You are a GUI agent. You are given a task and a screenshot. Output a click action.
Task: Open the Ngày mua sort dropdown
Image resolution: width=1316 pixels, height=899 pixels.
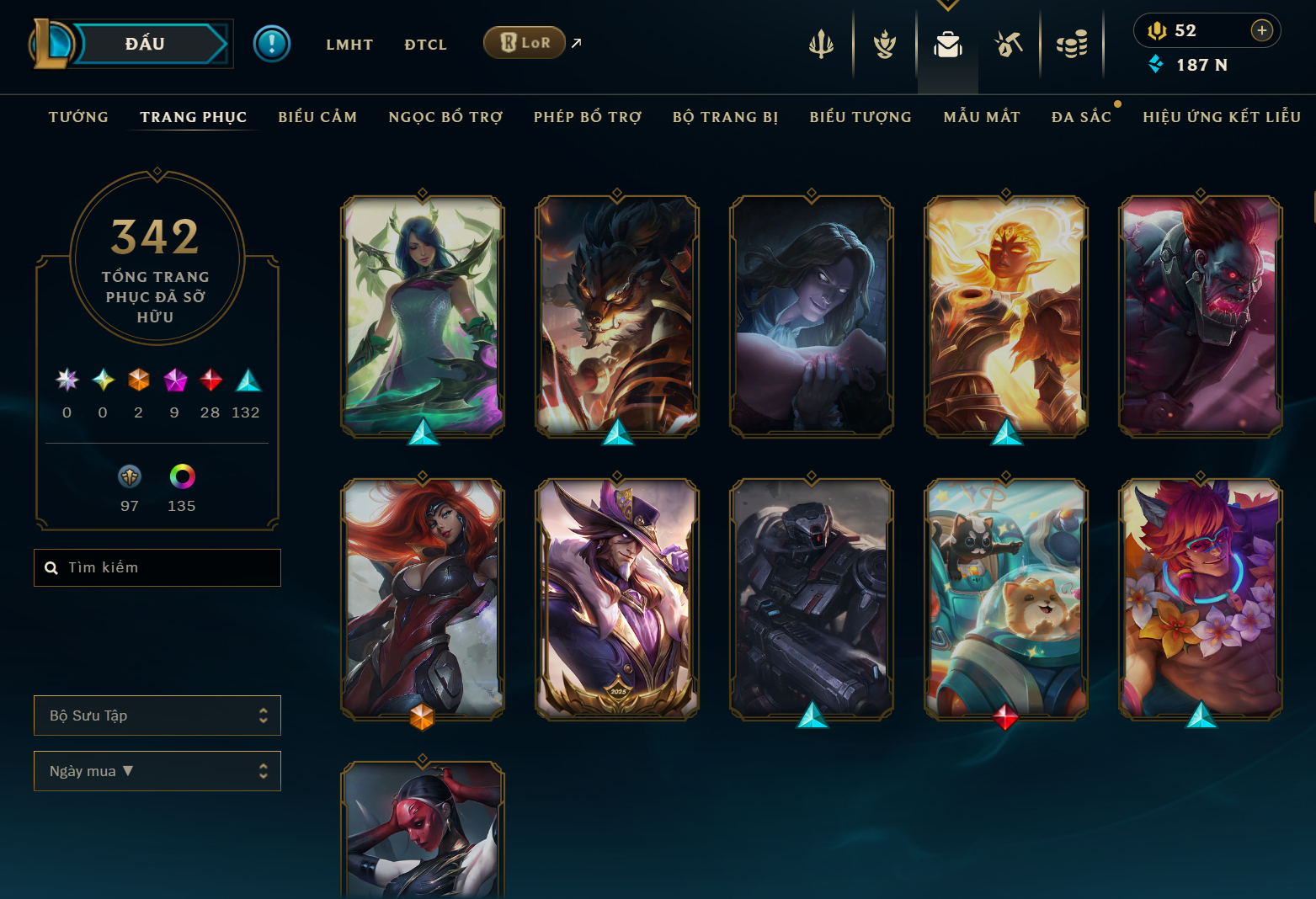(157, 770)
